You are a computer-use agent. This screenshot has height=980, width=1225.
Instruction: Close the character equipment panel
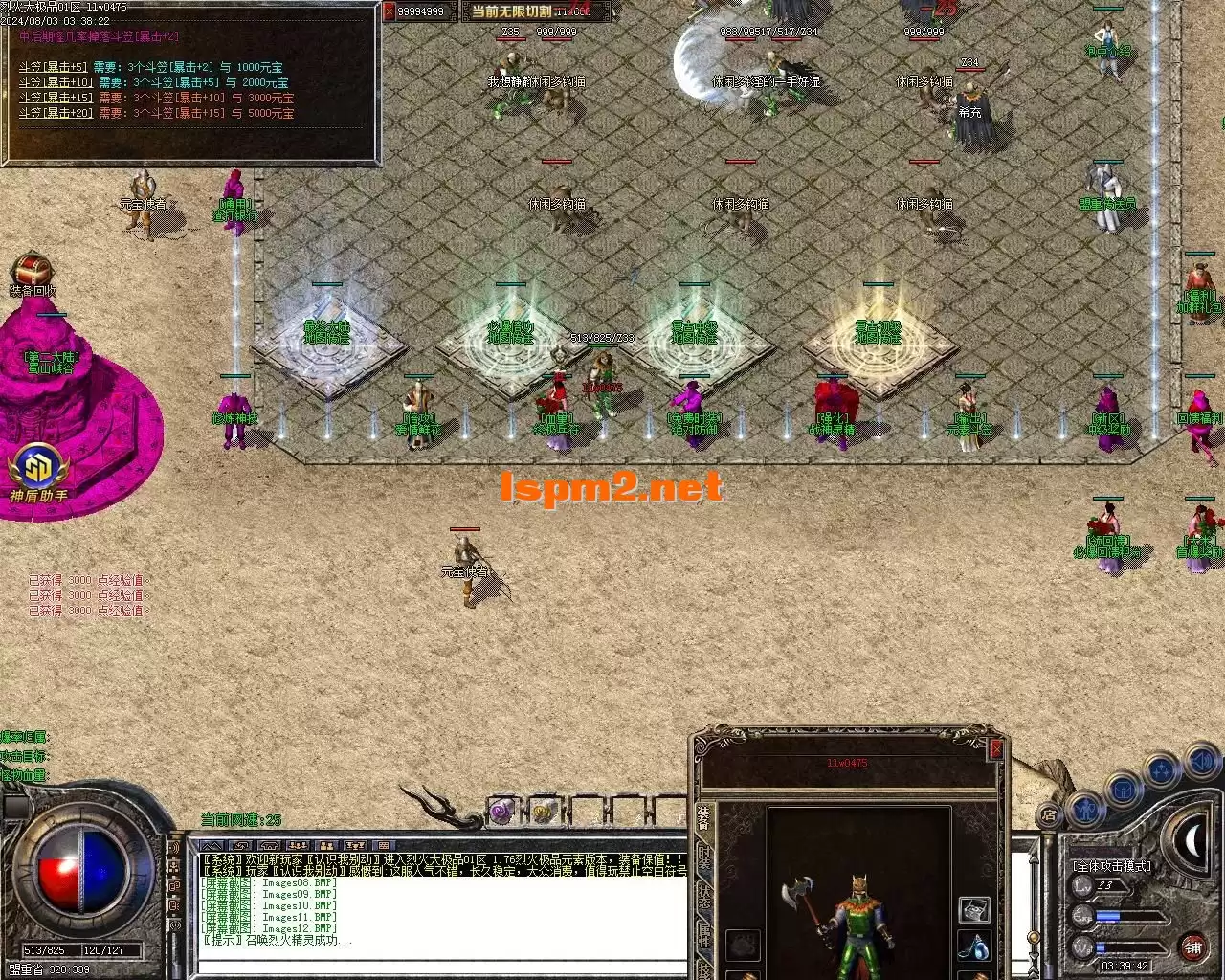(996, 750)
